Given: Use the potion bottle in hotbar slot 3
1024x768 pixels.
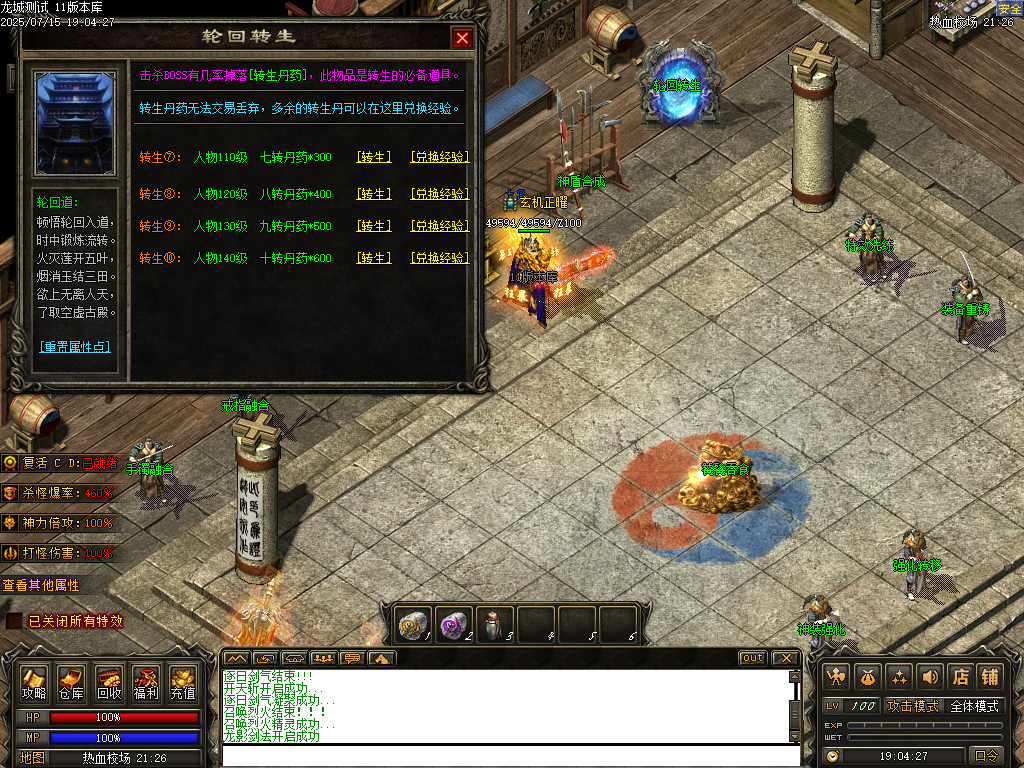Looking at the screenshot, I should coord(495,624).
